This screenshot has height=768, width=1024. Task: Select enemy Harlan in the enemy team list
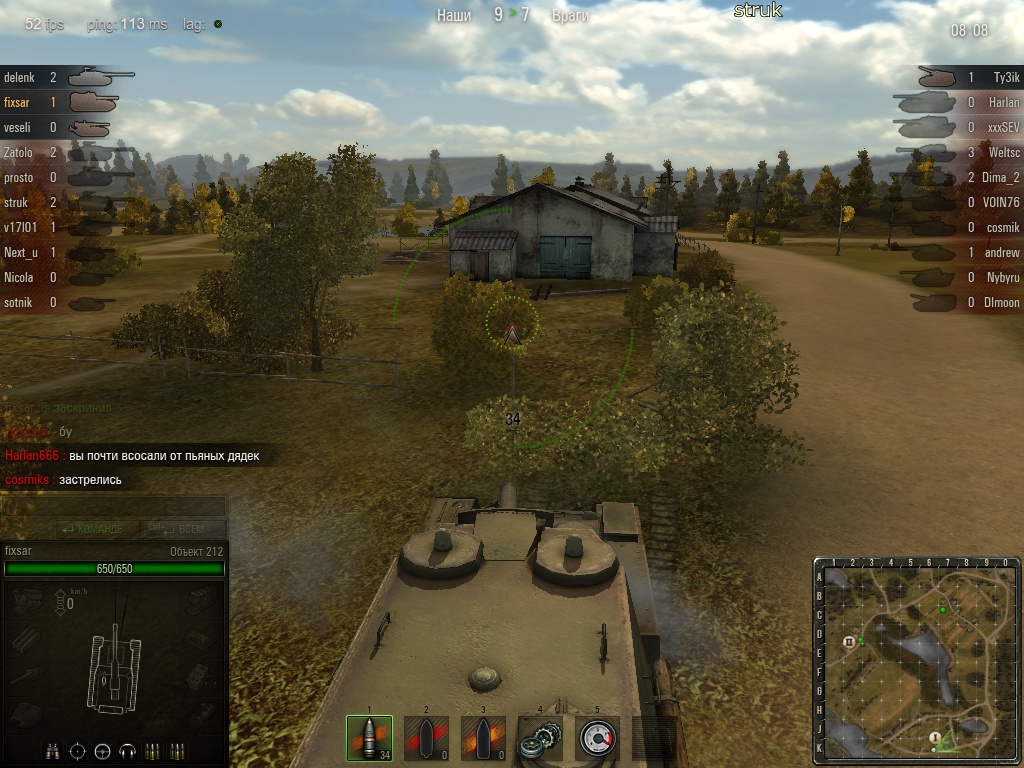1004,102
